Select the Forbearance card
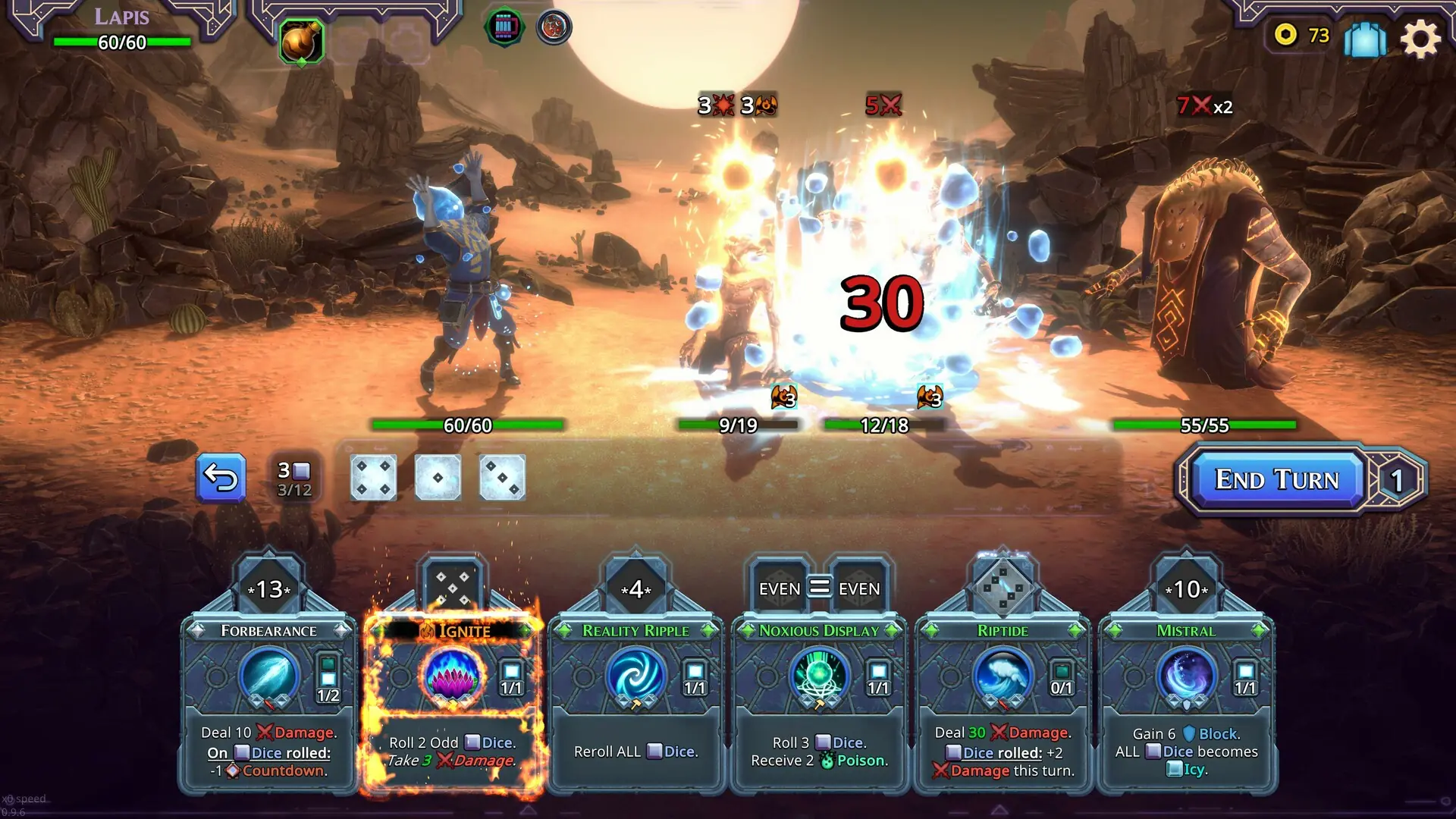1456x819 pixels. tap(268, 705)
